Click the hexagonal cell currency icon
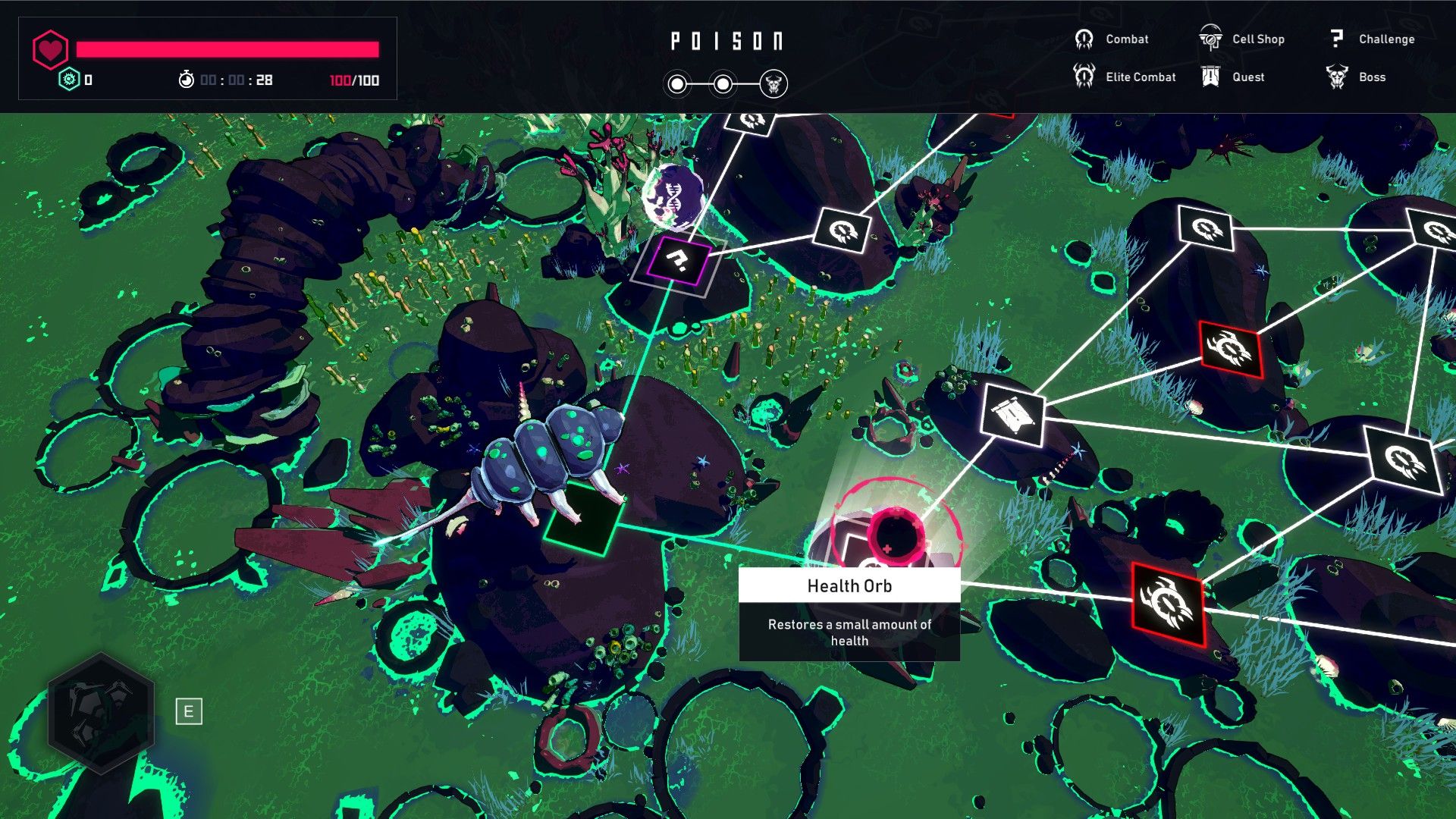The height and width of the screenshot is (819, 1456). pos(69,80)
